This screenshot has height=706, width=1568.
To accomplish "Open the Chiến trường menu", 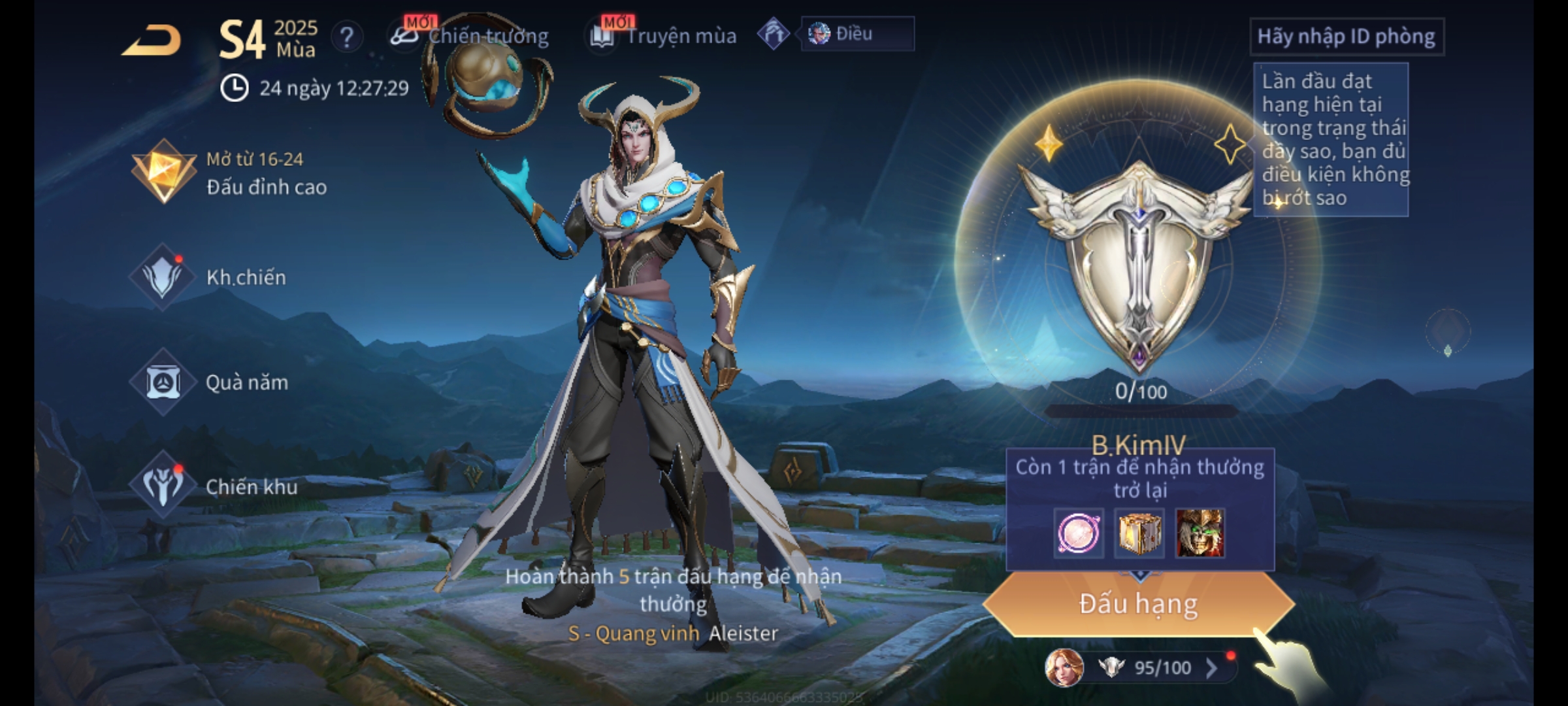I will pos(470,36).
